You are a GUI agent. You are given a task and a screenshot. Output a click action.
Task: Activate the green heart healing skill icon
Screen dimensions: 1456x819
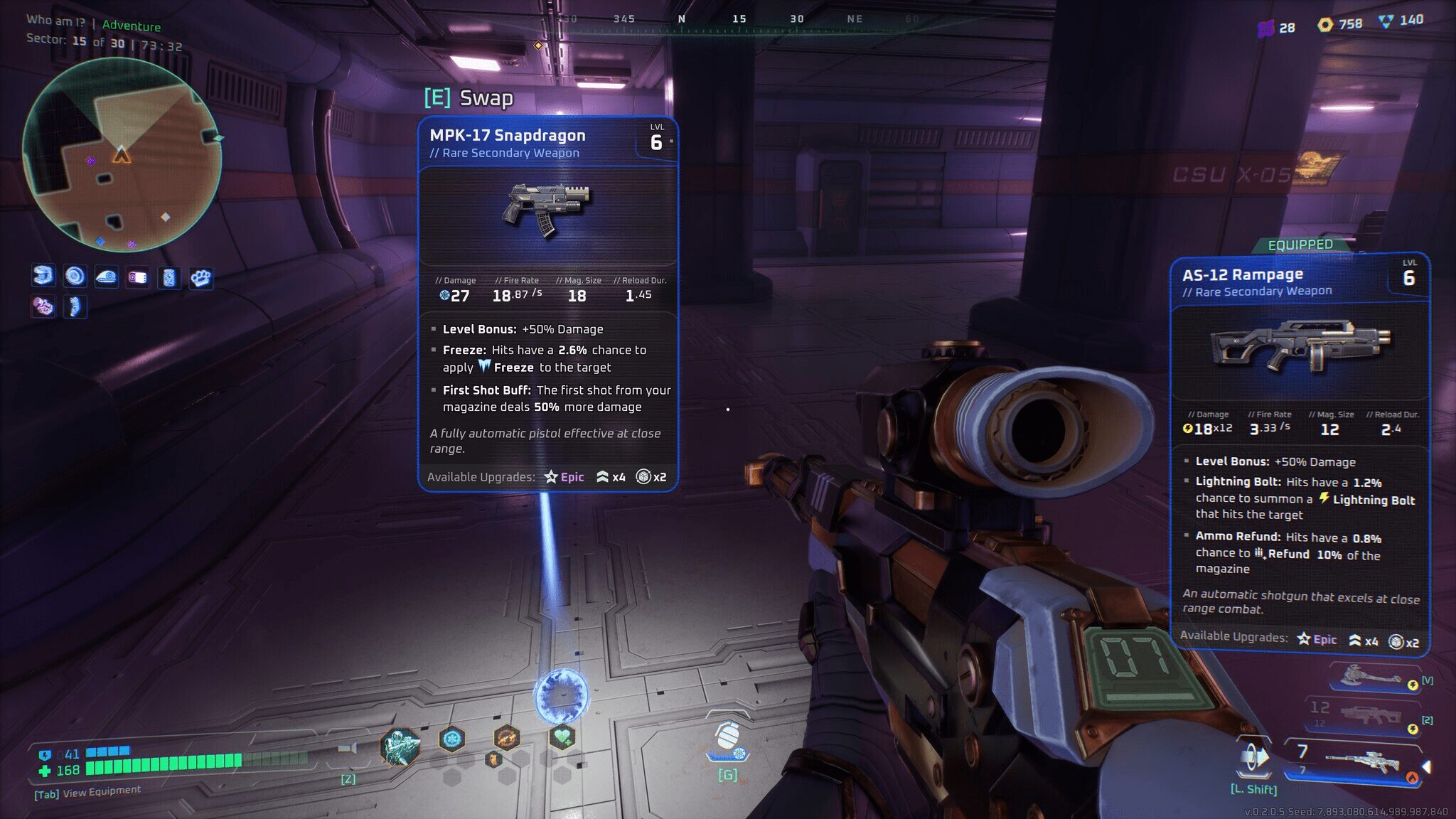pyautogui.click(x=562, y=737)
